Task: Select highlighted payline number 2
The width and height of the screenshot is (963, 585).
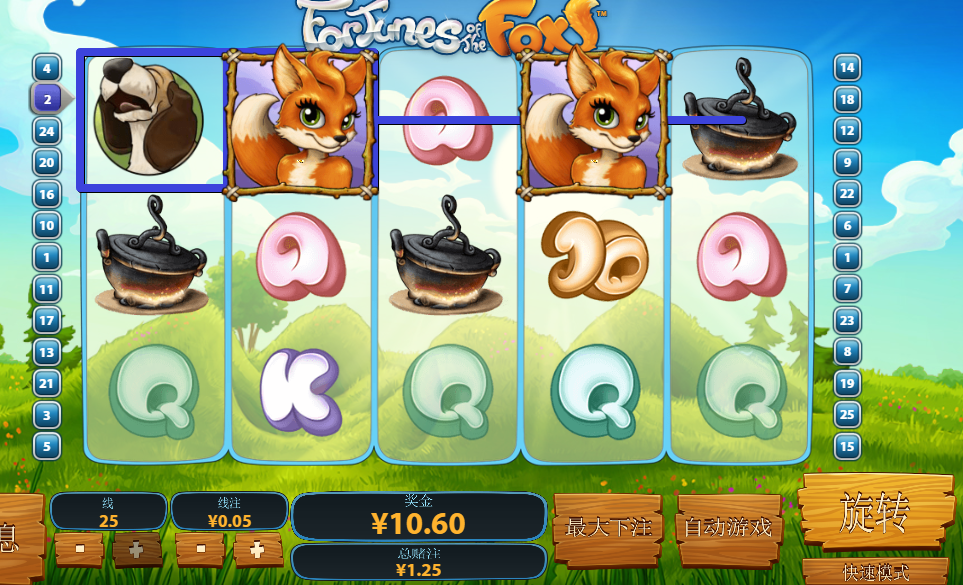Action: click(x=47, y=98)
